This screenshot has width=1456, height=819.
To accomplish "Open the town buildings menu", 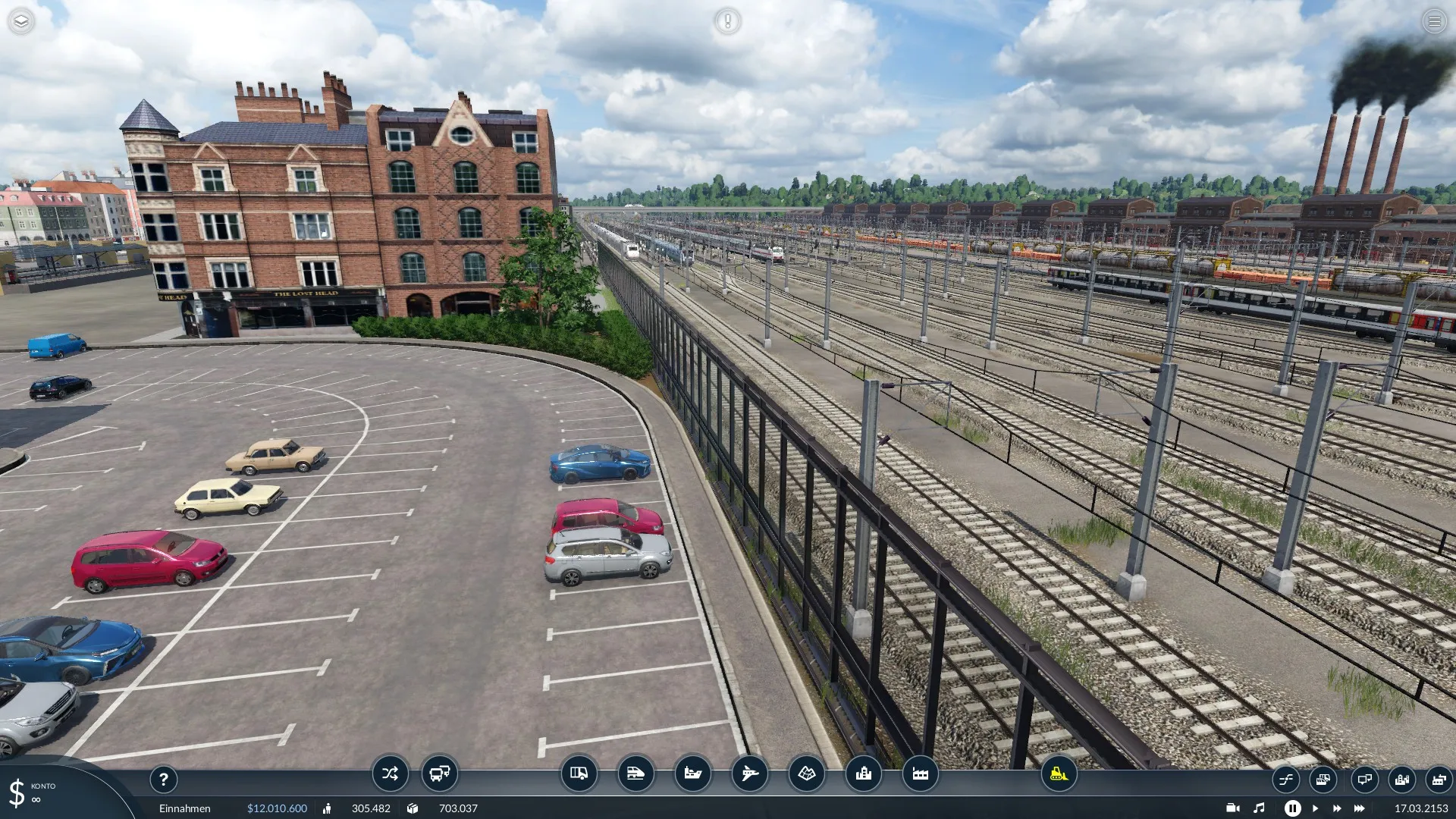I will click(x=863, y=773).
